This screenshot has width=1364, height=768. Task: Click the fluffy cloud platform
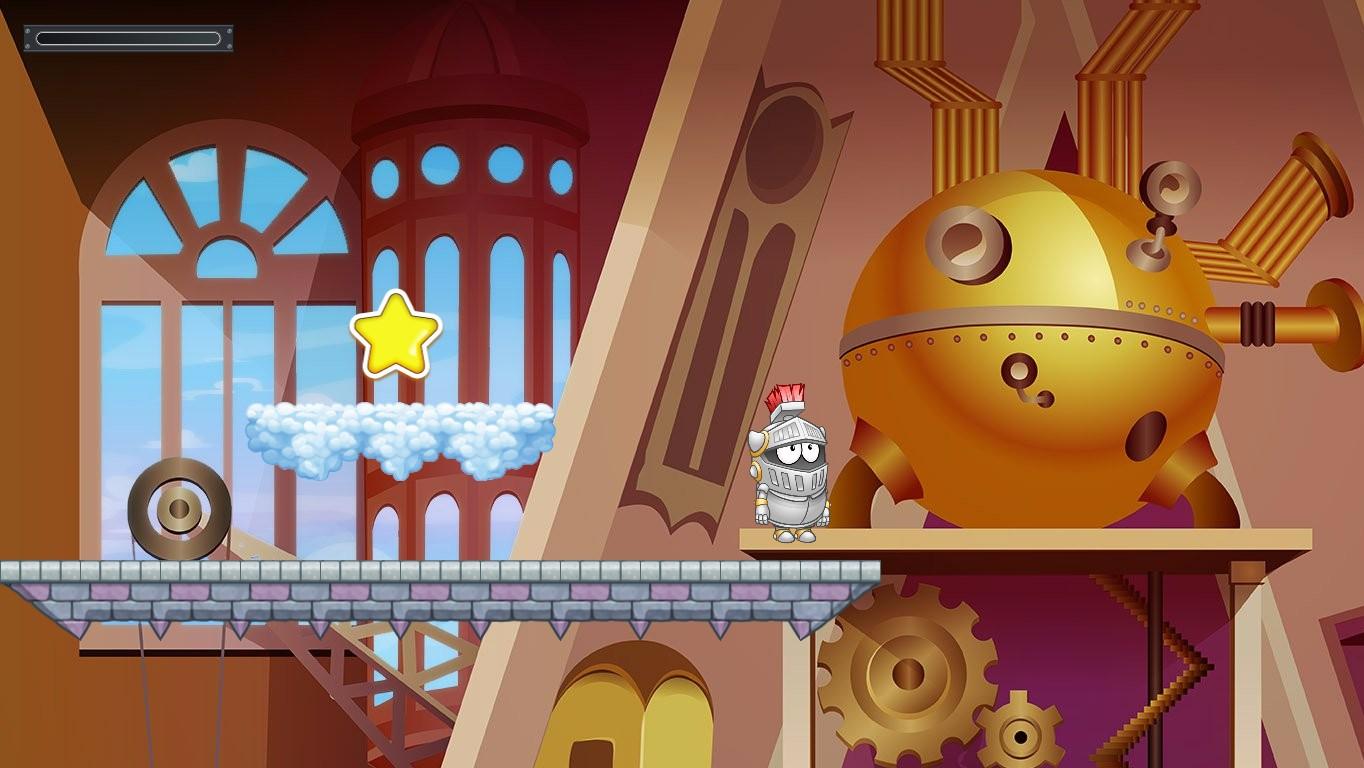pos(400,435)
